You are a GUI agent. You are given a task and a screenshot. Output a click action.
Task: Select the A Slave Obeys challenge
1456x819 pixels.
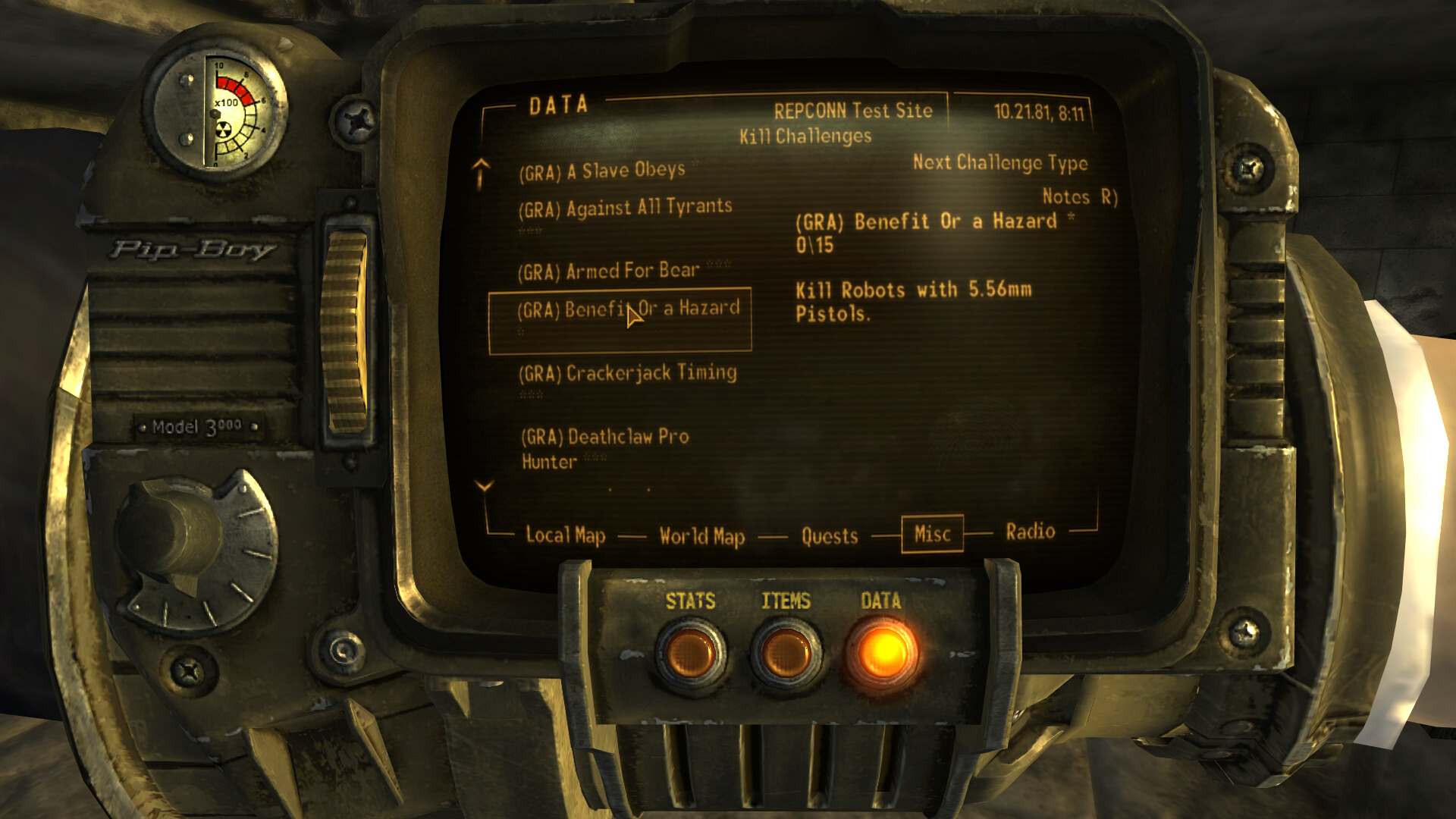point(601,170)
